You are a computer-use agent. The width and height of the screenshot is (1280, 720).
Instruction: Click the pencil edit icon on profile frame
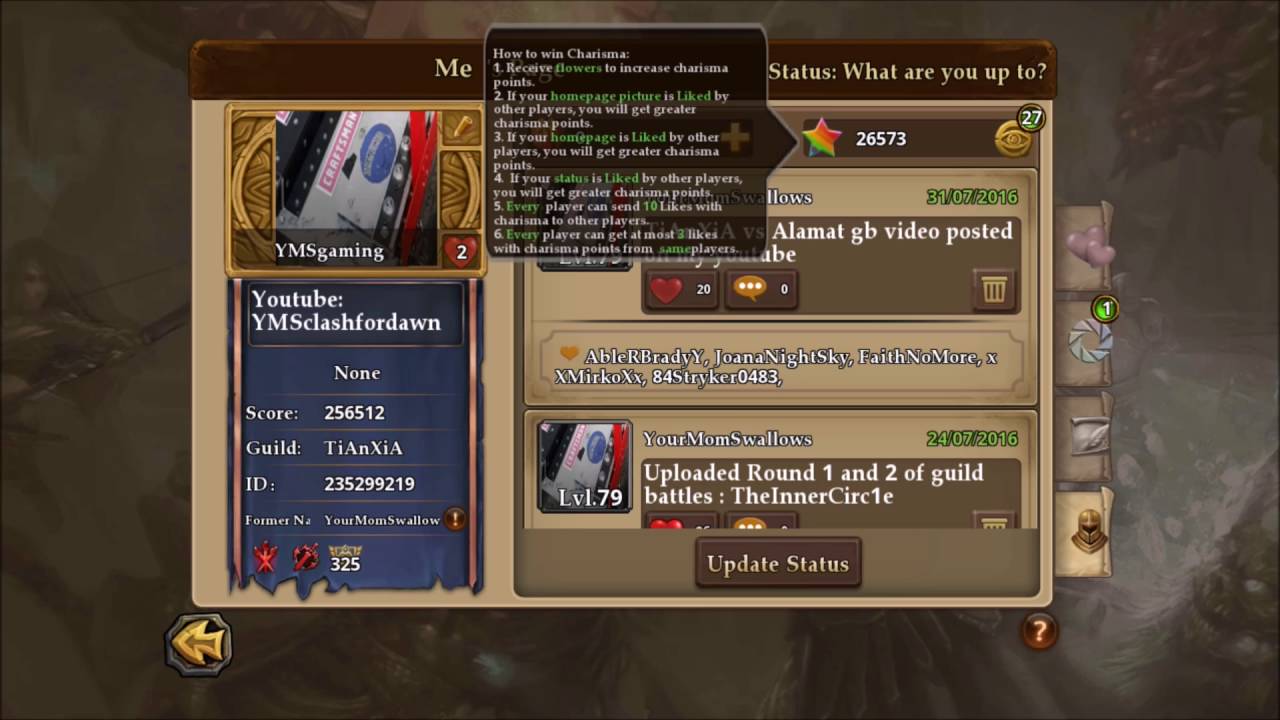(x=462, y=128)
